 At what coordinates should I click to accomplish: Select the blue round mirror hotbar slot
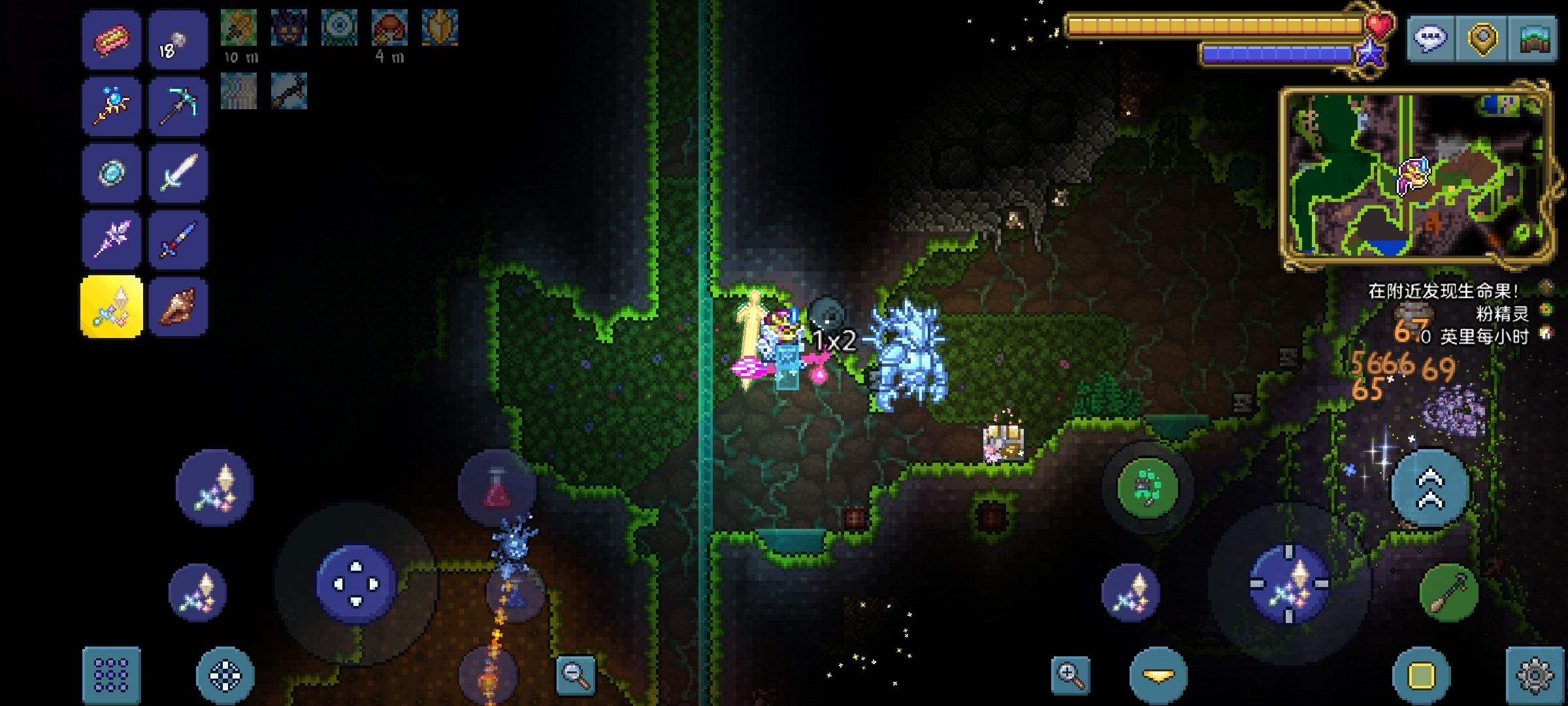click(x=111, y=173)
